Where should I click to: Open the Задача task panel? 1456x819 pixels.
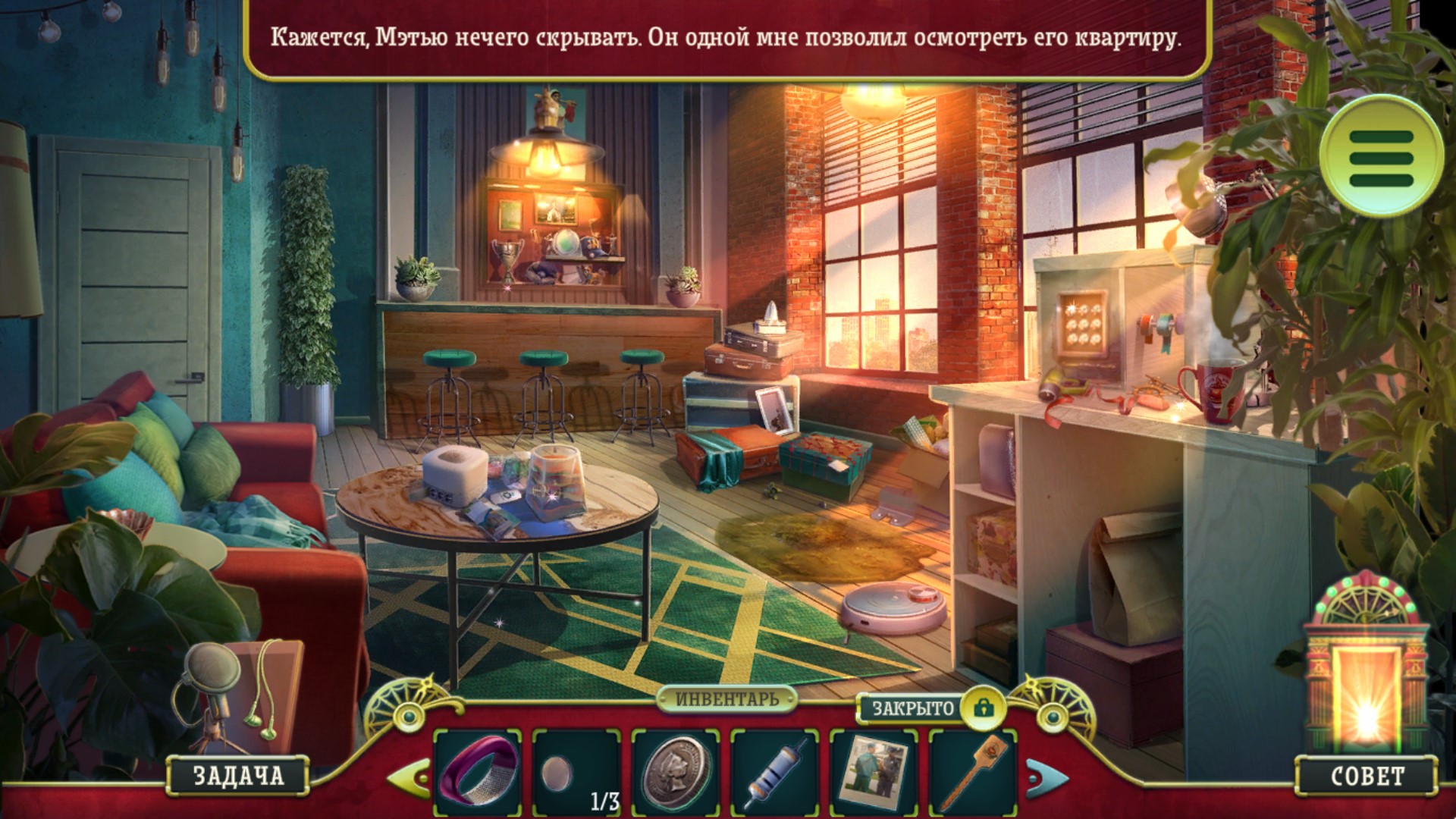click(238, 775)
